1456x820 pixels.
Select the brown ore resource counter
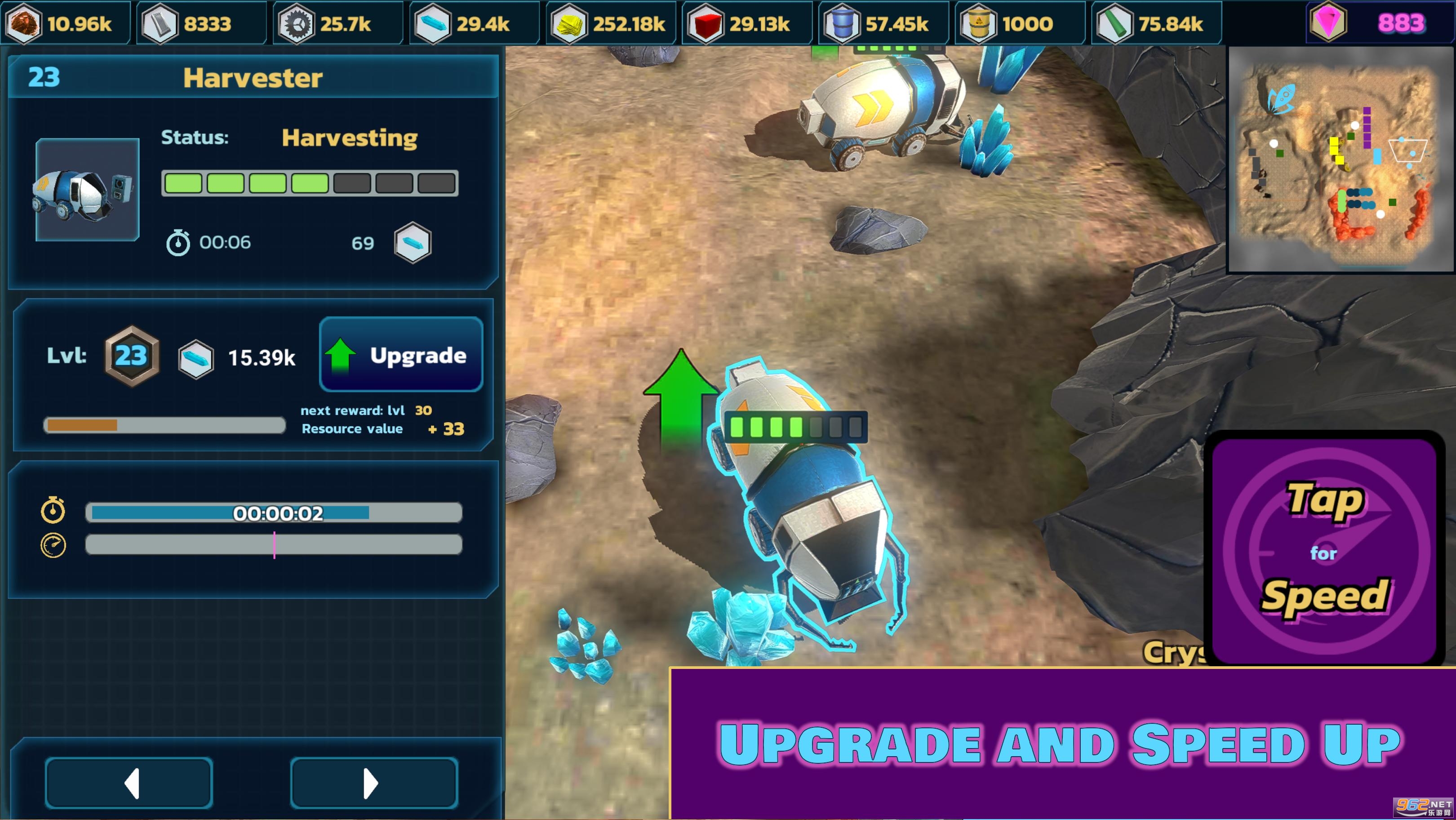65,23
